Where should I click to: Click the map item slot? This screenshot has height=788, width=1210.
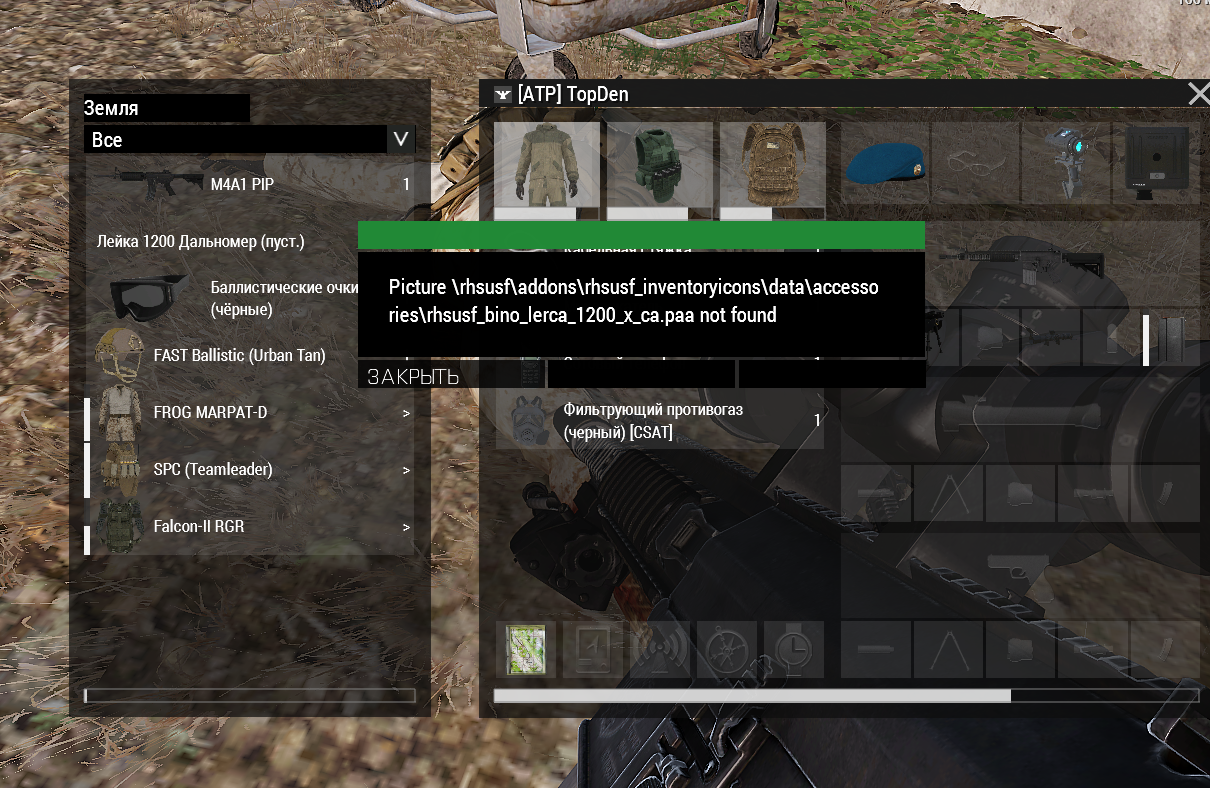[525, 650]
